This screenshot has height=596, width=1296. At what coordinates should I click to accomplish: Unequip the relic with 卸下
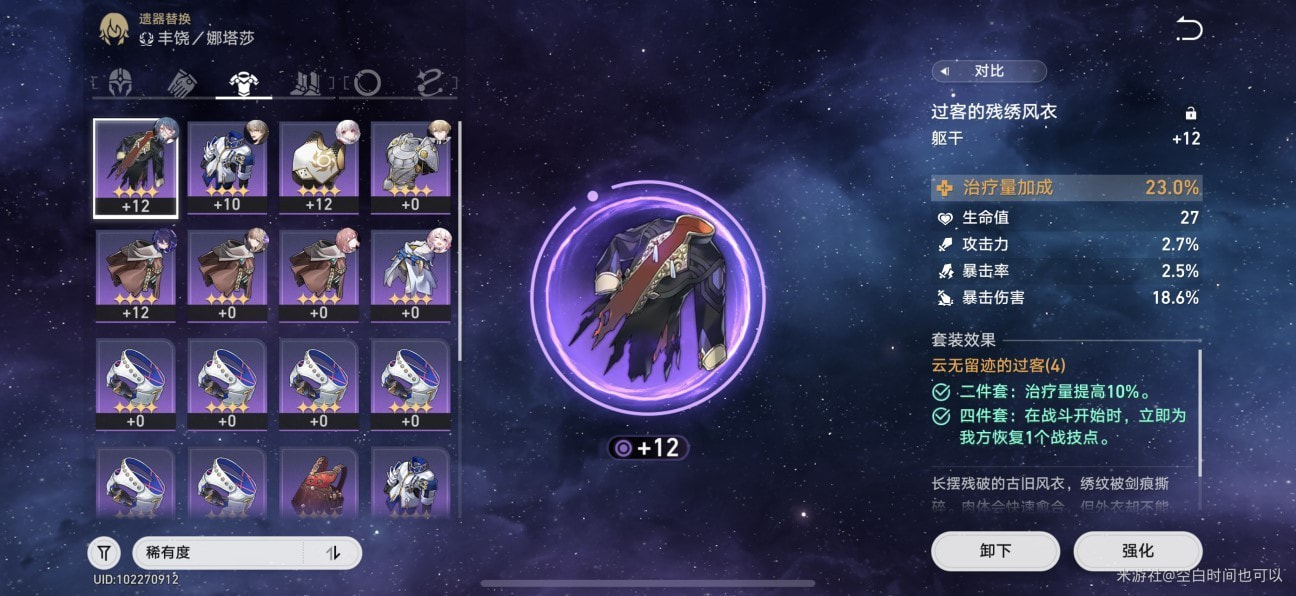click(x=994, y=551)
